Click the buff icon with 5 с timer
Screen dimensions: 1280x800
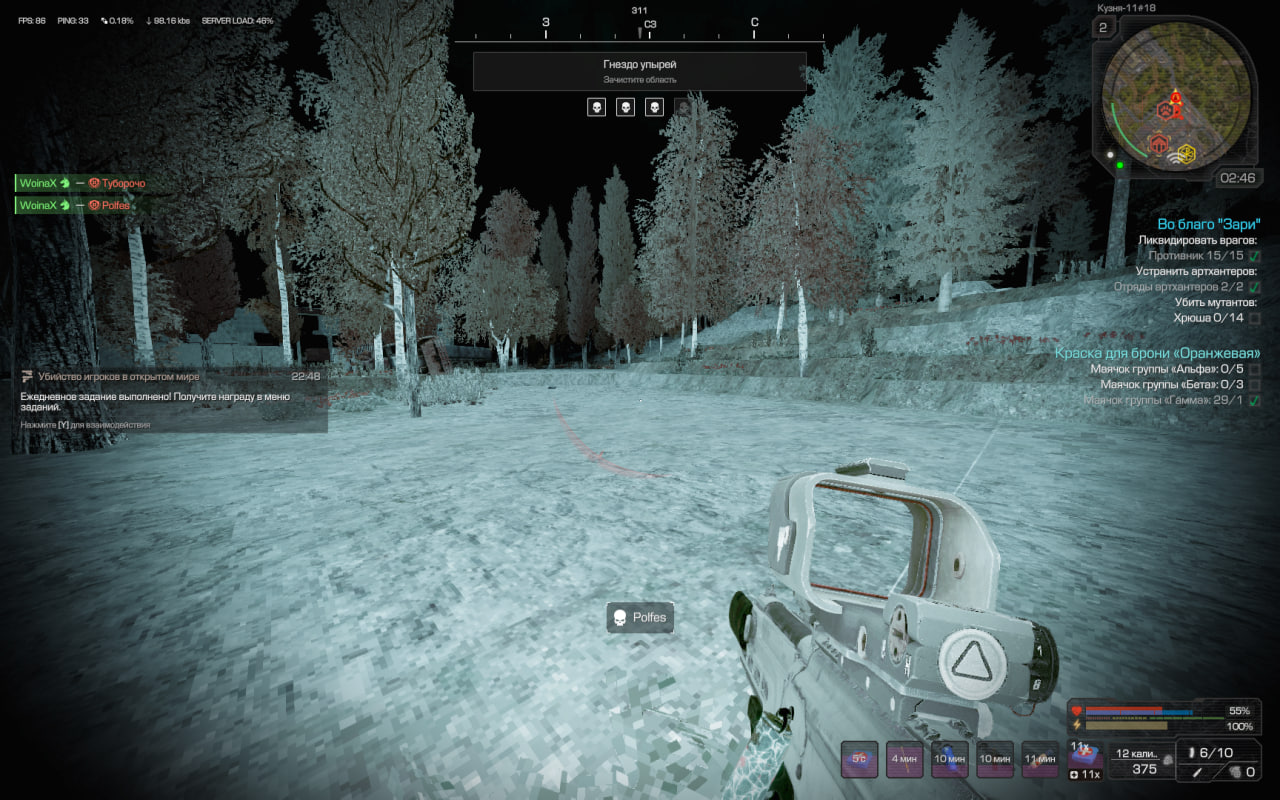[x=859, y=759]
